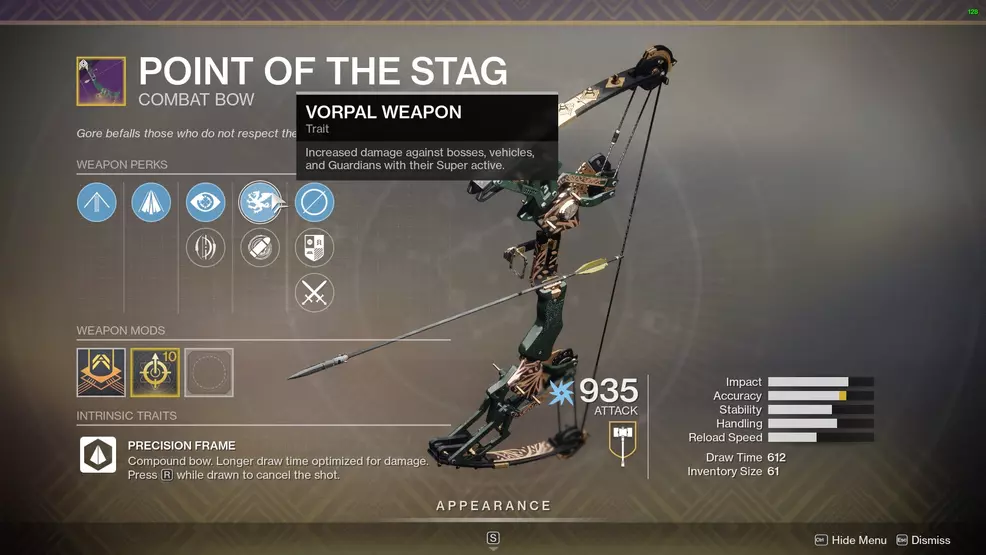This screenshot has height=555, width=986.
Task: Open the empty weapon mod socket
Action: tap(209, 372)
